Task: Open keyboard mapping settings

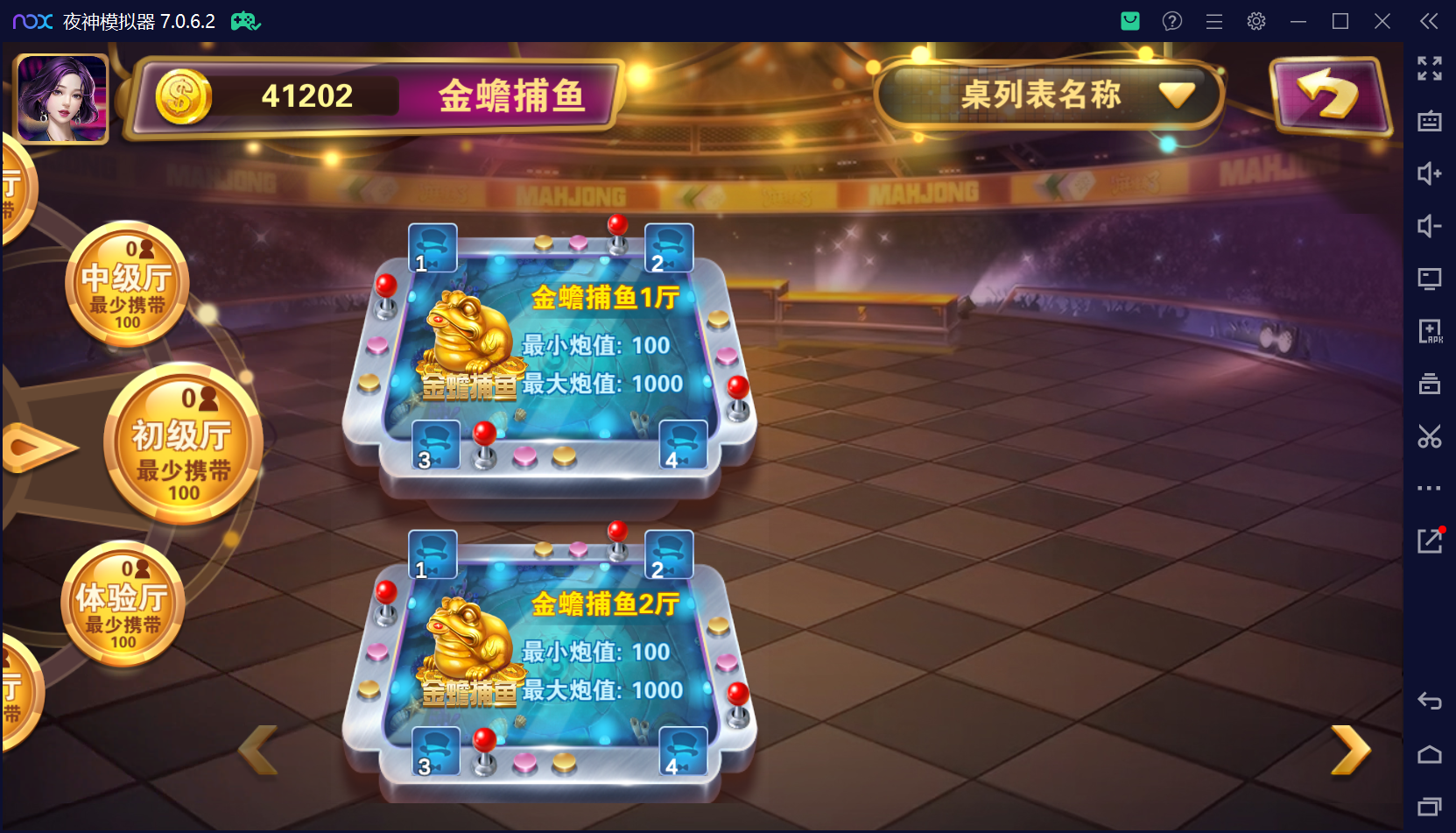Action: (x=1430, y=122)
